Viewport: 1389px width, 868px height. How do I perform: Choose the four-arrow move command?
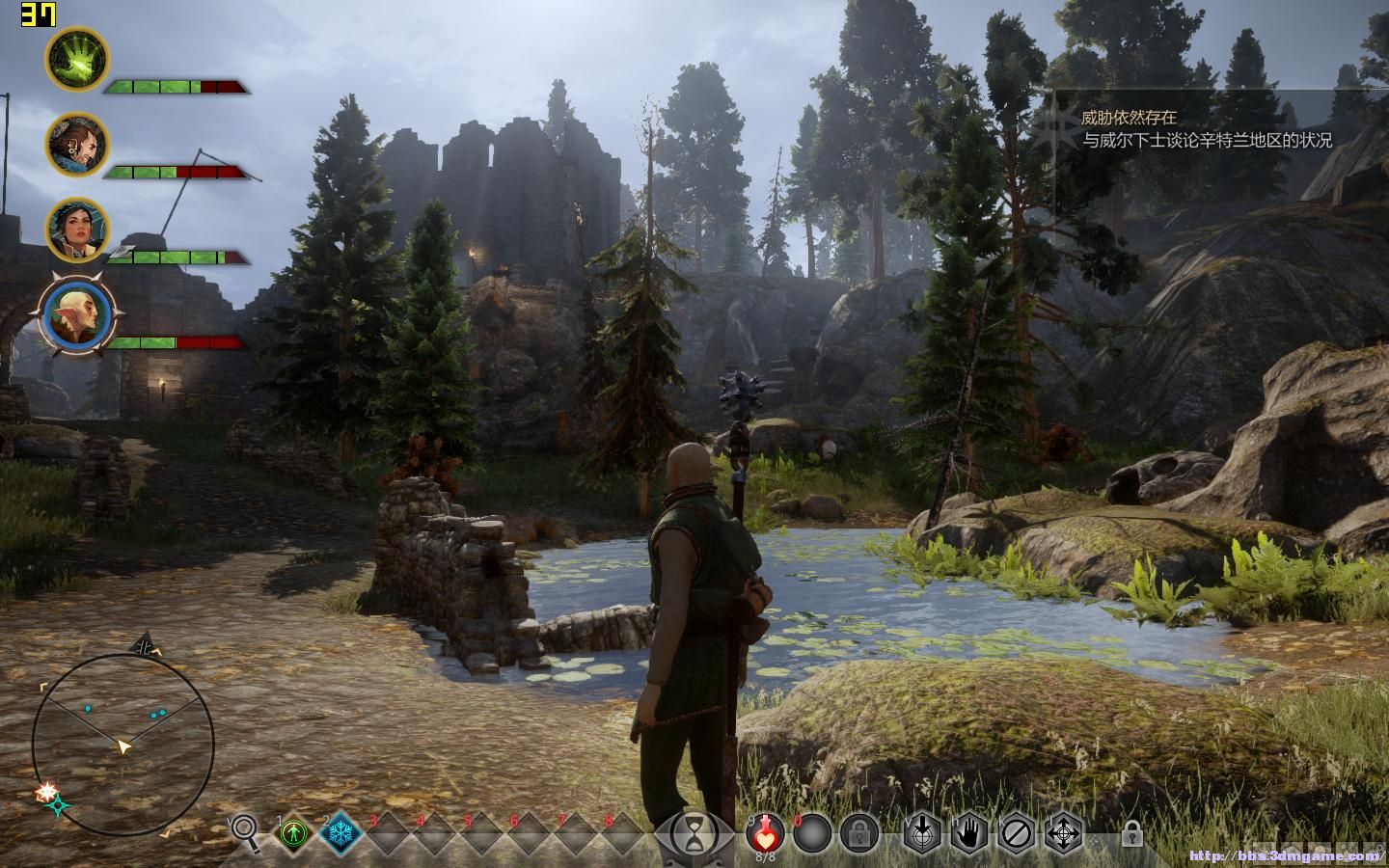pos(1064,833)
